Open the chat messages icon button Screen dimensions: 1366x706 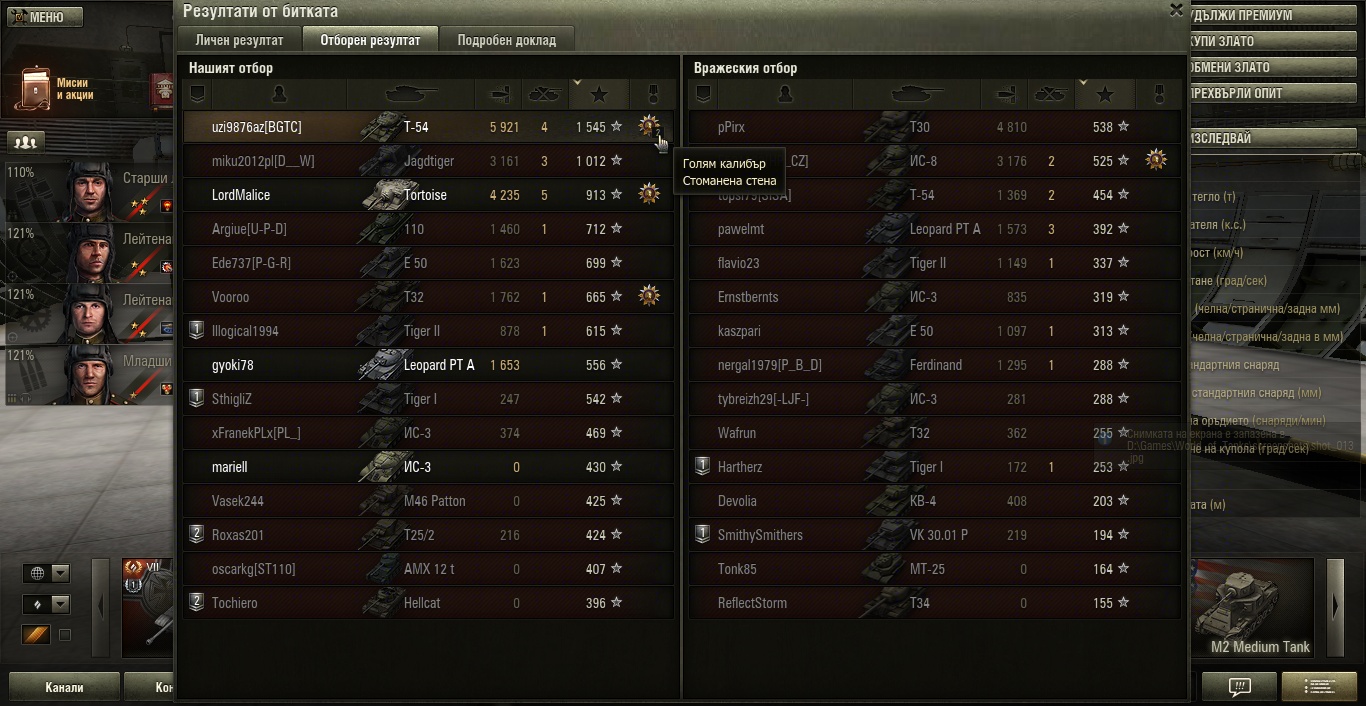1240,687
